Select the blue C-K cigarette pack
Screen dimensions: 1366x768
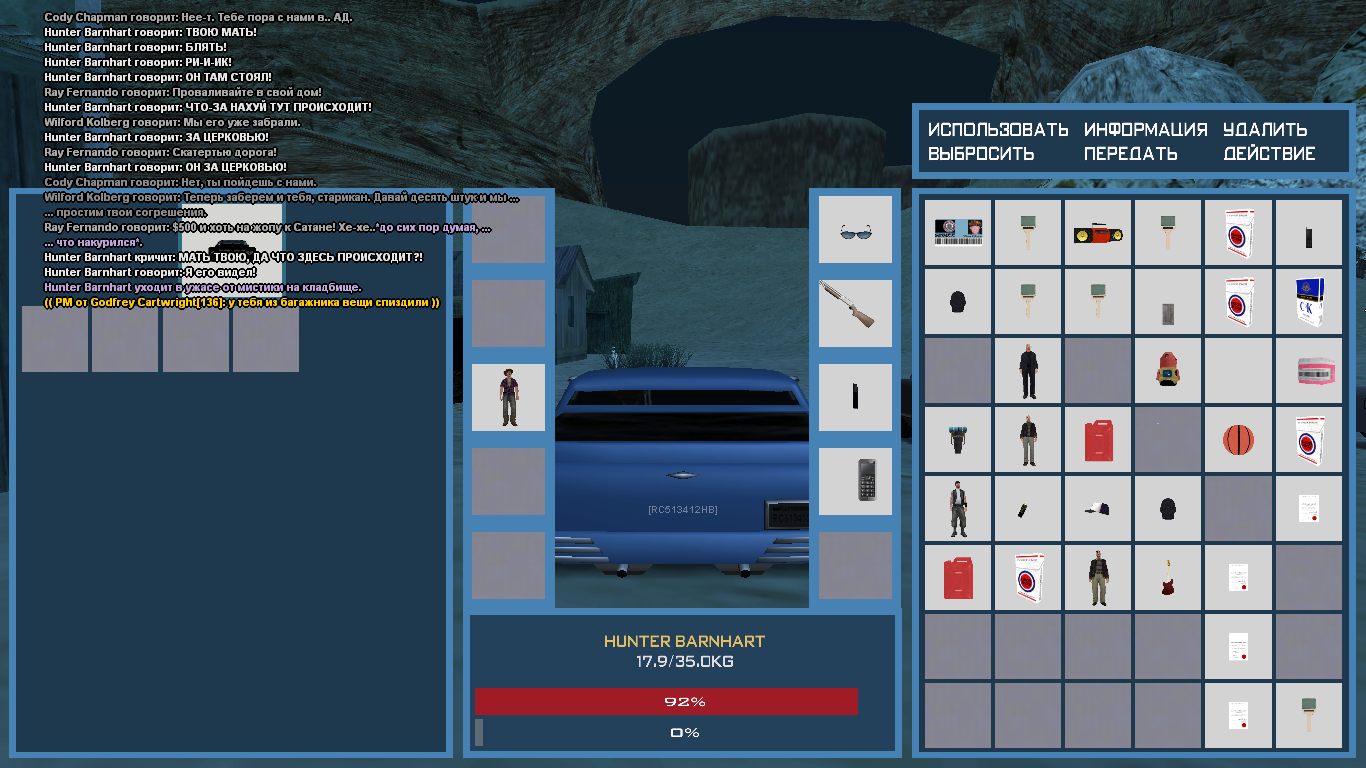coord(1308,302)
